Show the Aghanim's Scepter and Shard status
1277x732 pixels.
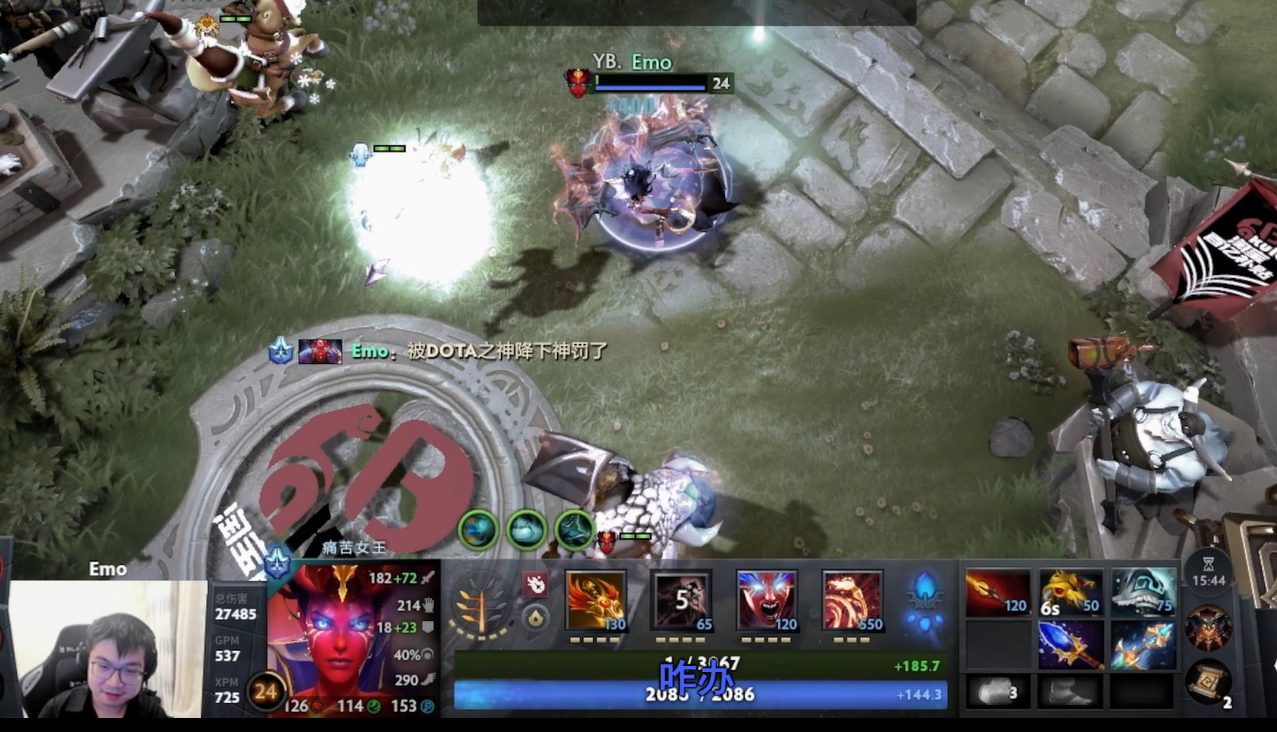[925, 605]
